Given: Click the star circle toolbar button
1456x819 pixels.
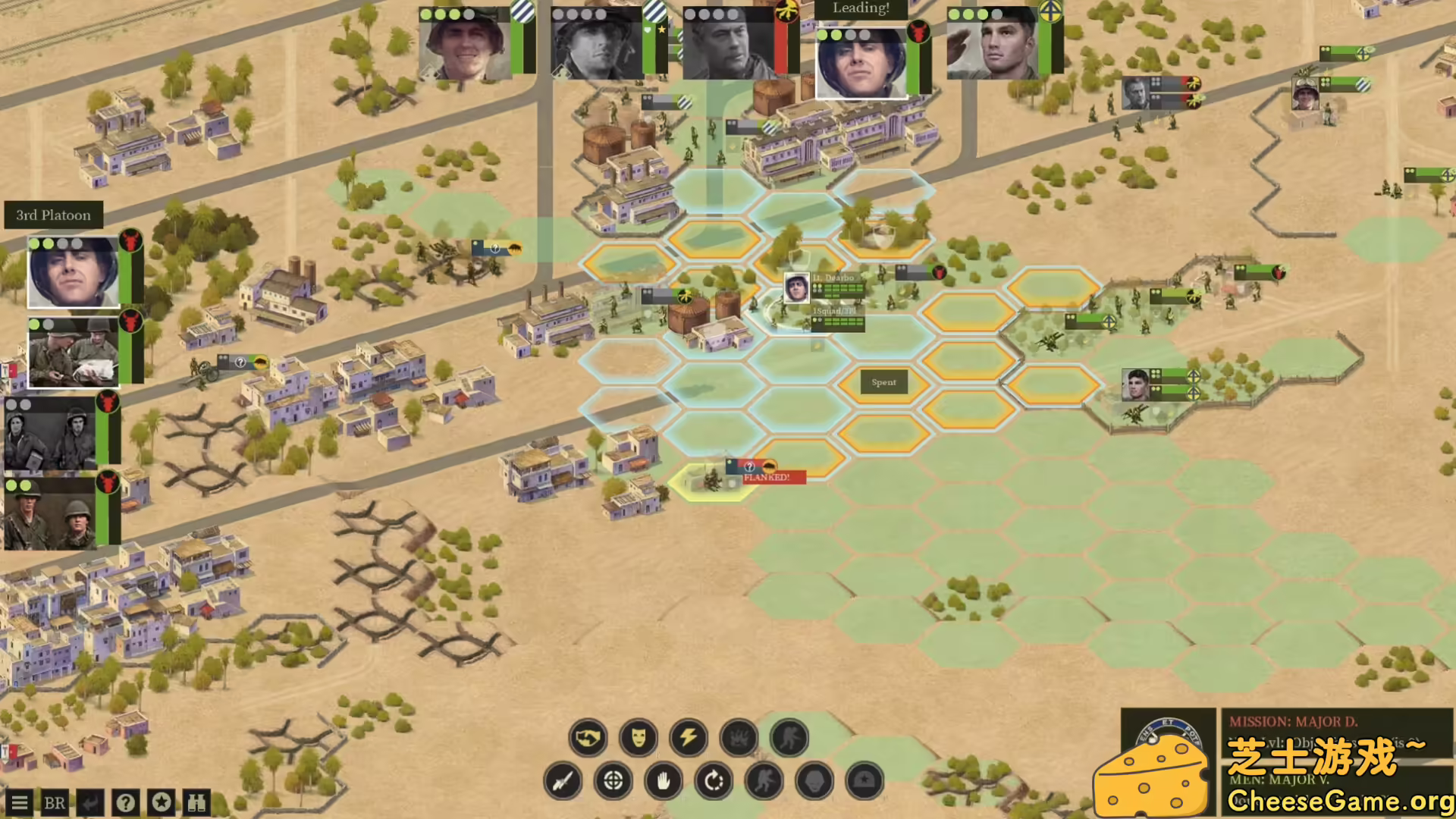Looking at the screenshot, I should pyautogui.click(x=162, y=802).
